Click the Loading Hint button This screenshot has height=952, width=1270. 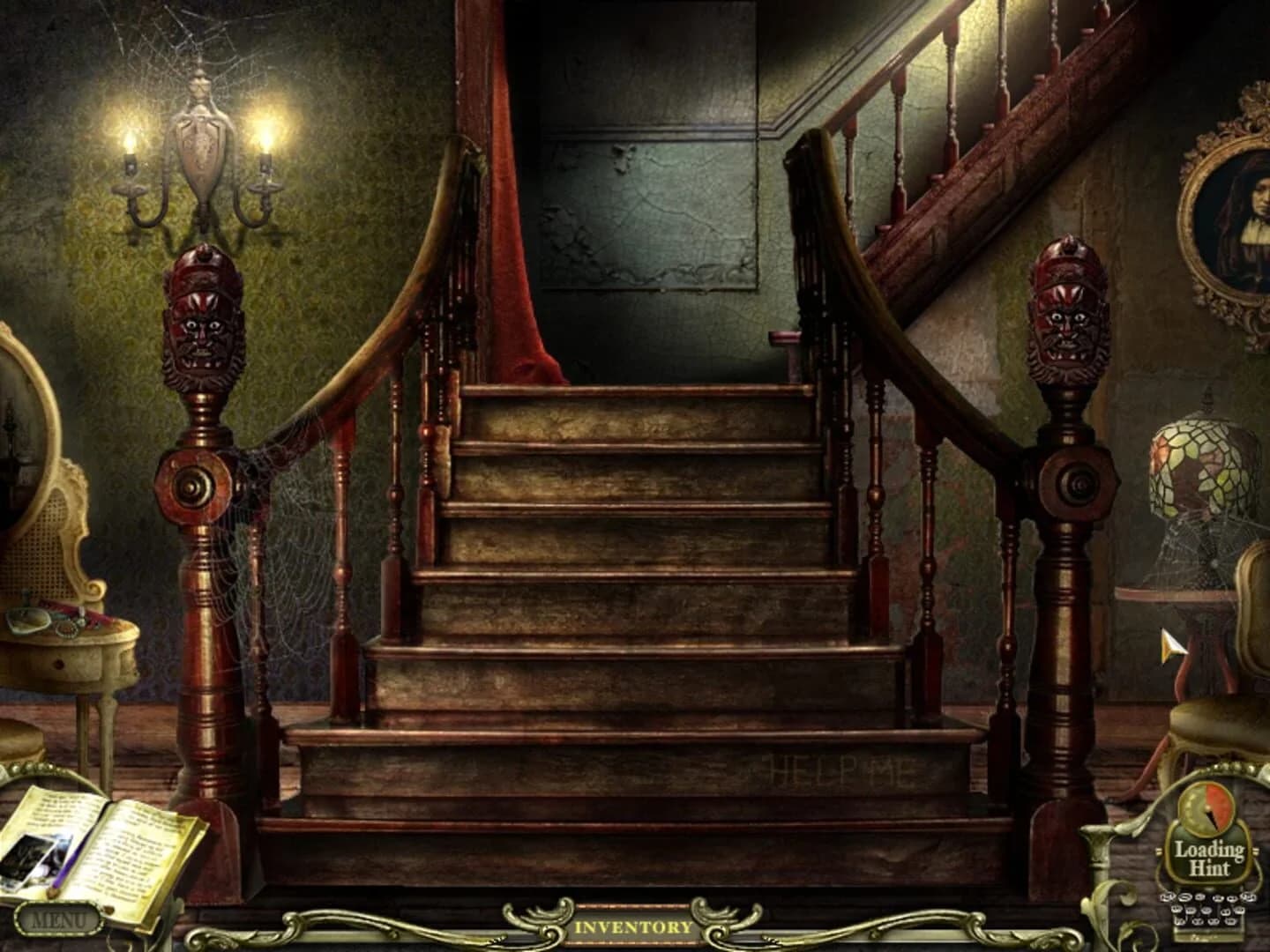pos(1211,855)
